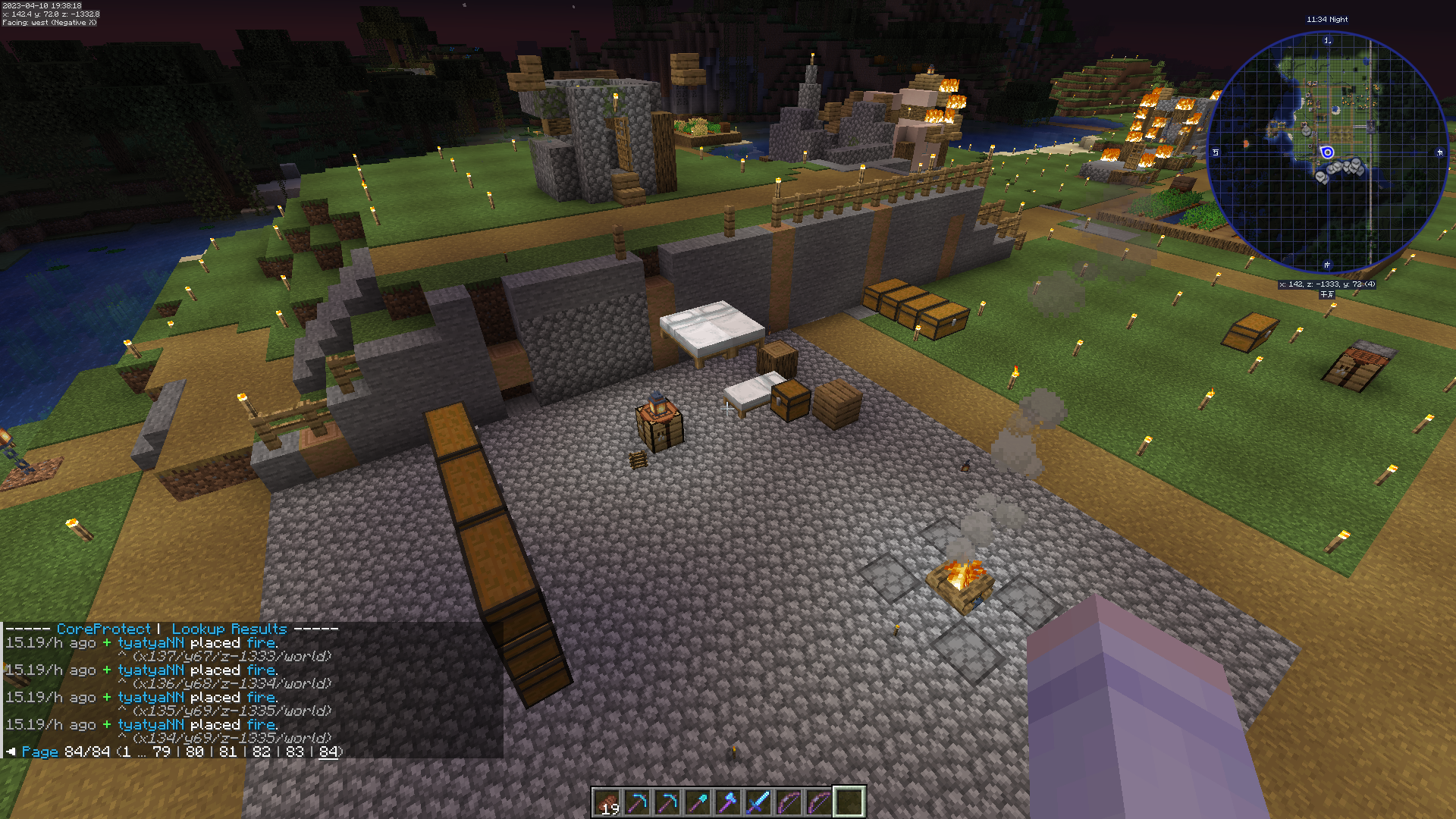Select the hotbar slot holding 19 items
The width and height of the screenshot is (1456, 819).
point(607,802)
